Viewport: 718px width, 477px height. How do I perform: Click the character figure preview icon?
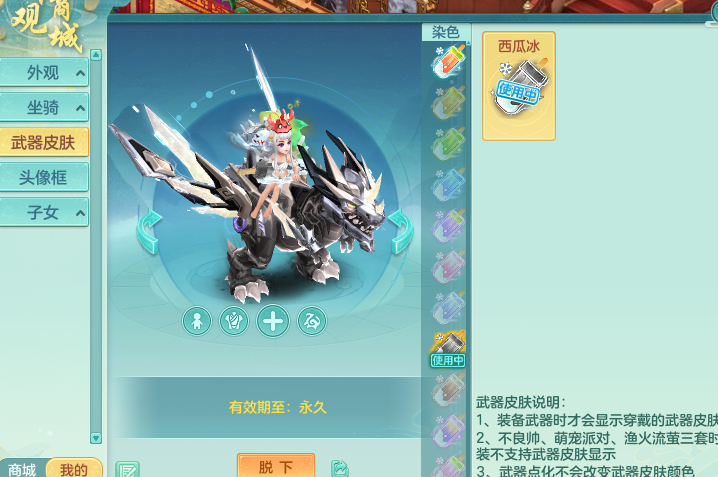[x=197, y=321]
